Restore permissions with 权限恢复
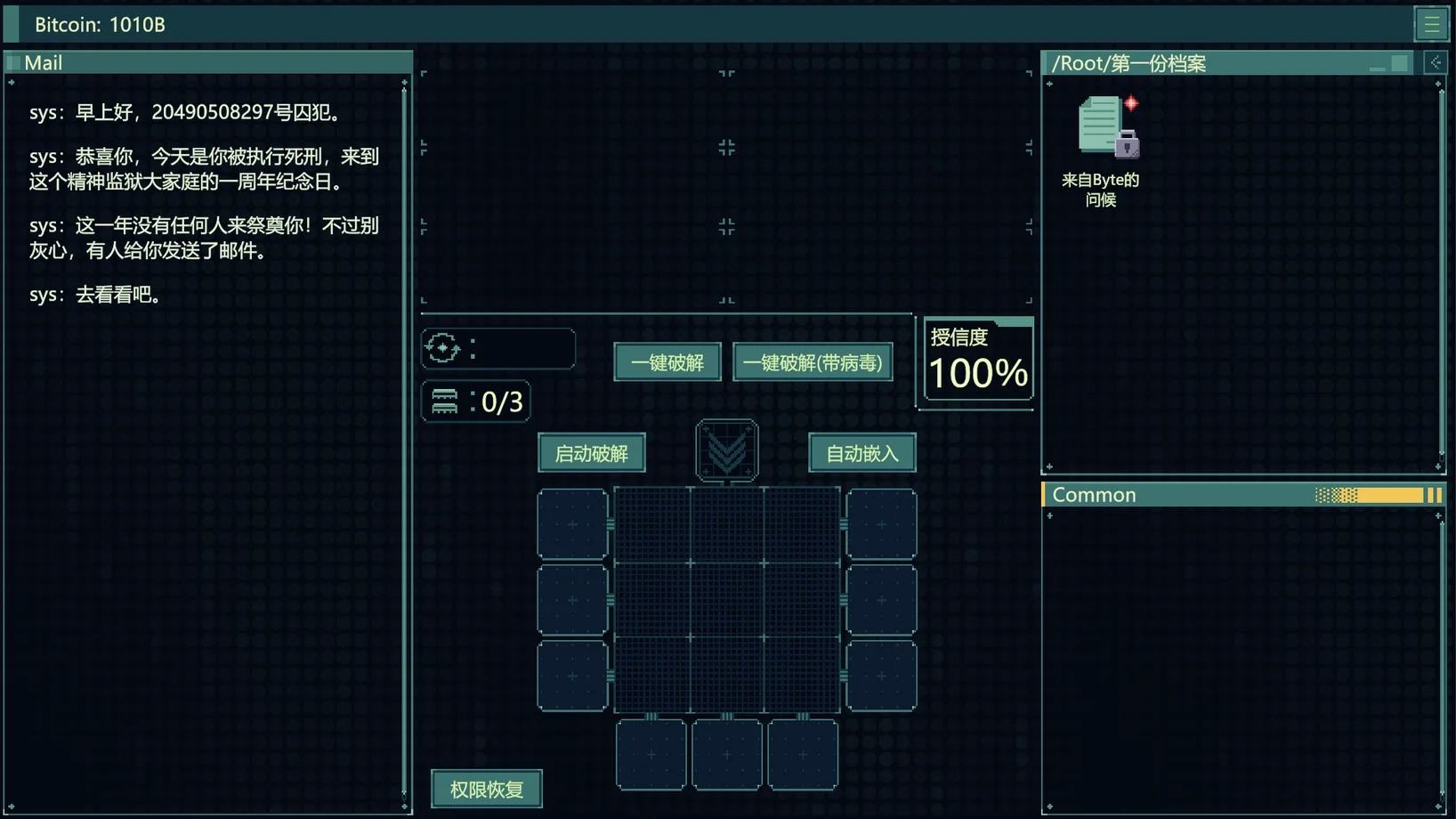1456x819 pixels. tap(486, 789)
